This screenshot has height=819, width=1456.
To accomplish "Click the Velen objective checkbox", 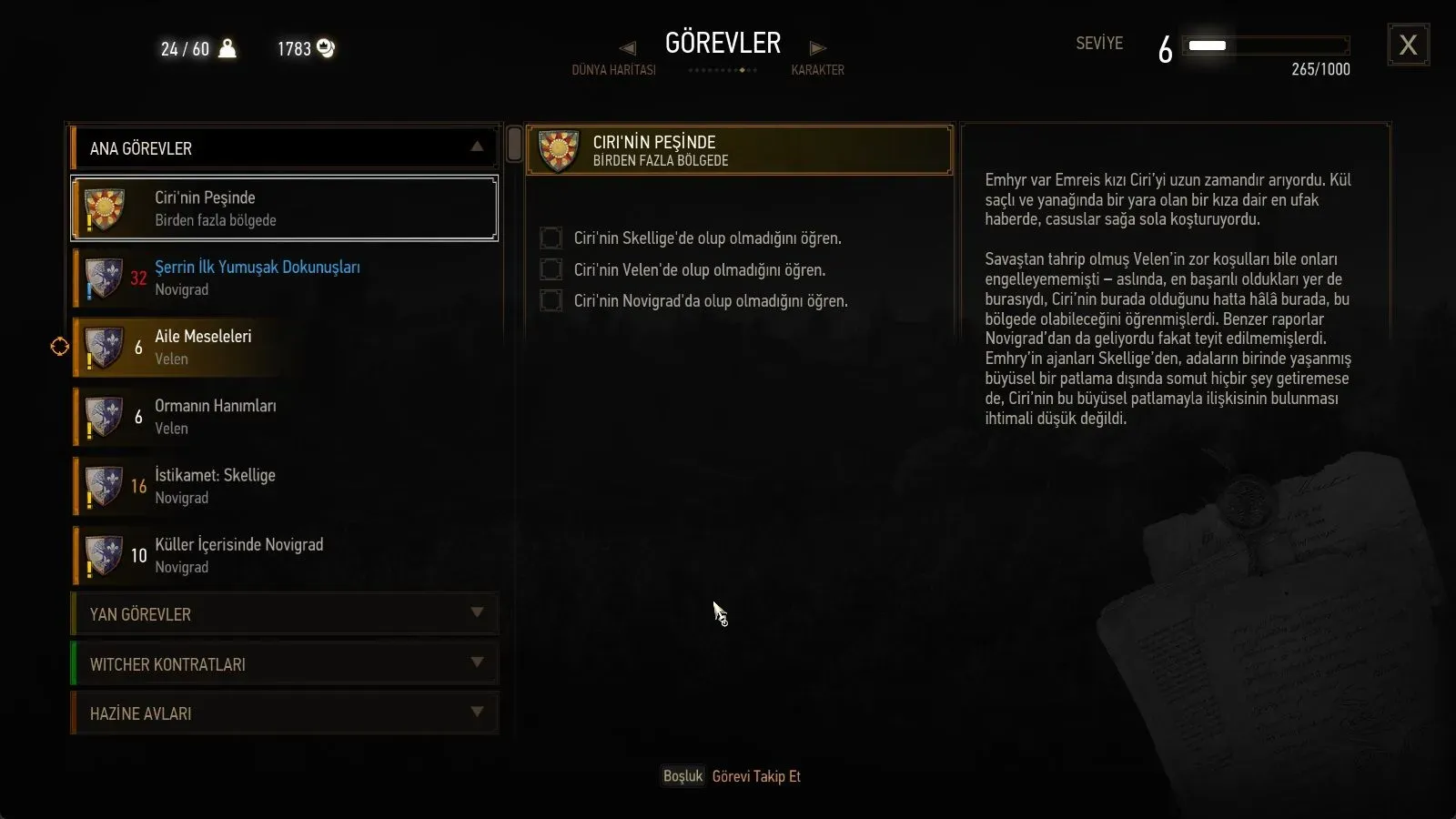I will coord(551,269).
